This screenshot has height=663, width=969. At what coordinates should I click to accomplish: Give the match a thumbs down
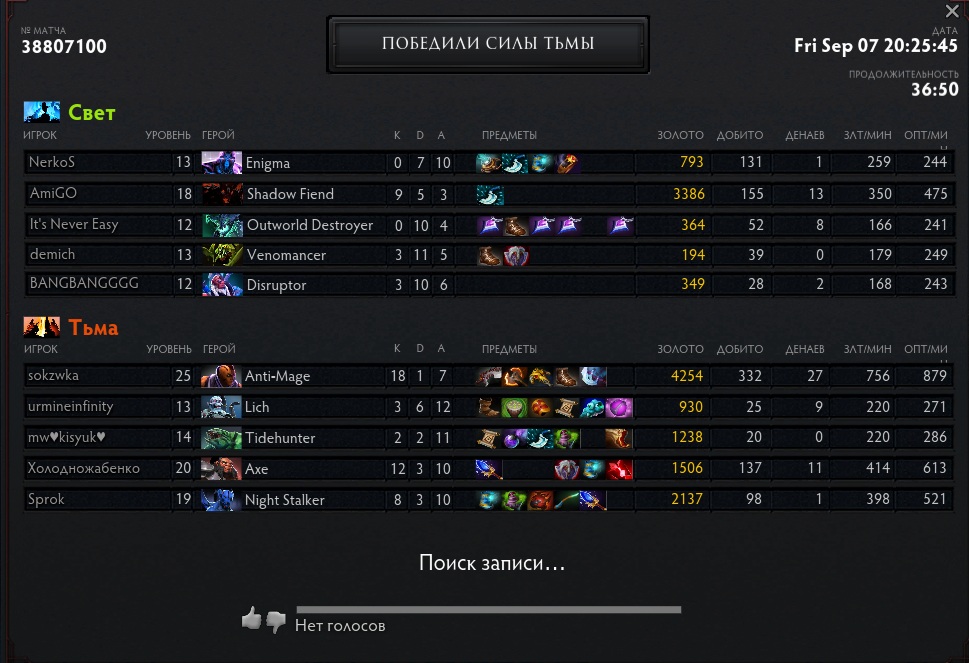click(276, 620)
